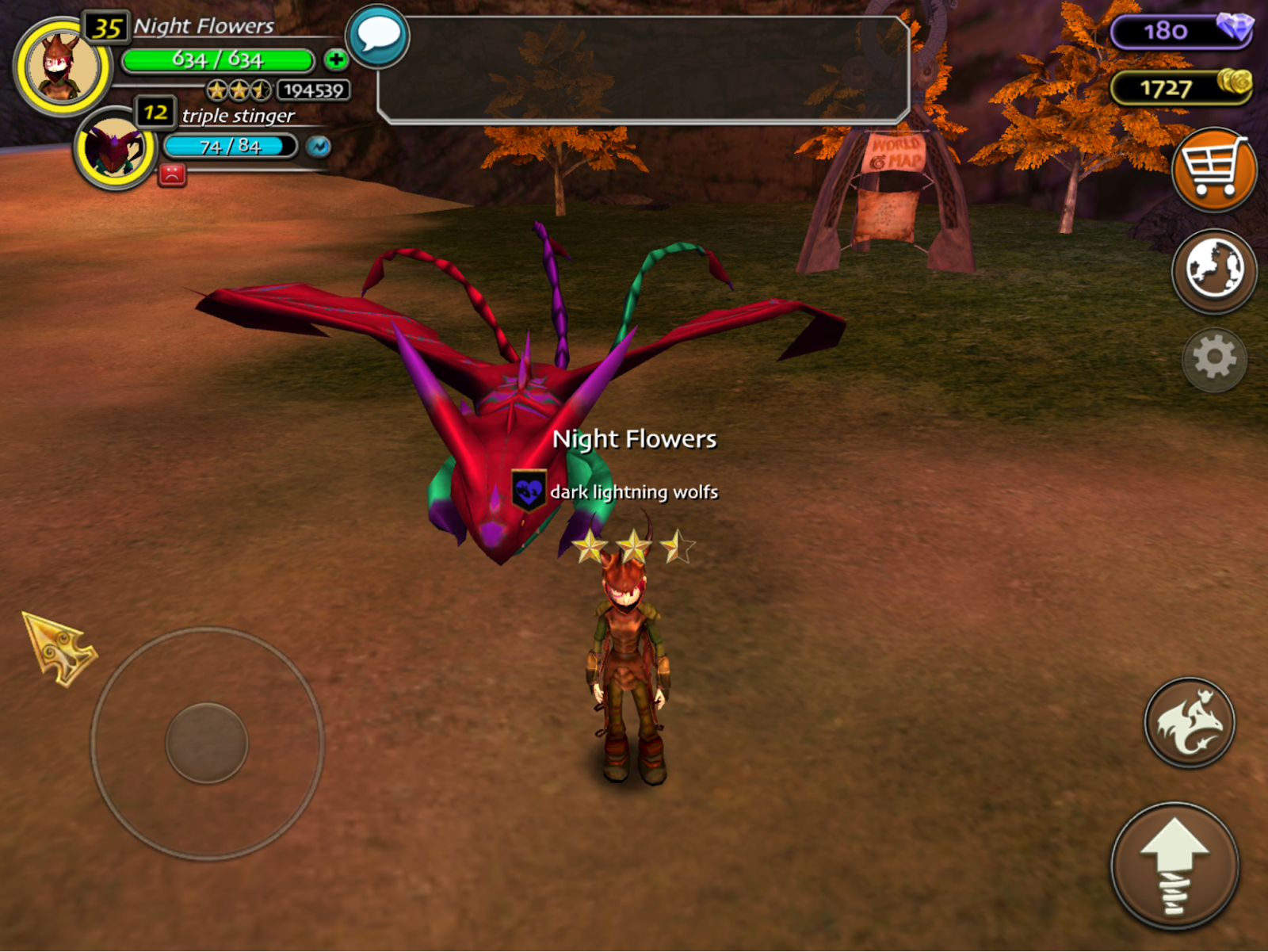This screenshot has width=1268, height=952.
Task: Open the chat speech bubble
Action: pos(378,36)
